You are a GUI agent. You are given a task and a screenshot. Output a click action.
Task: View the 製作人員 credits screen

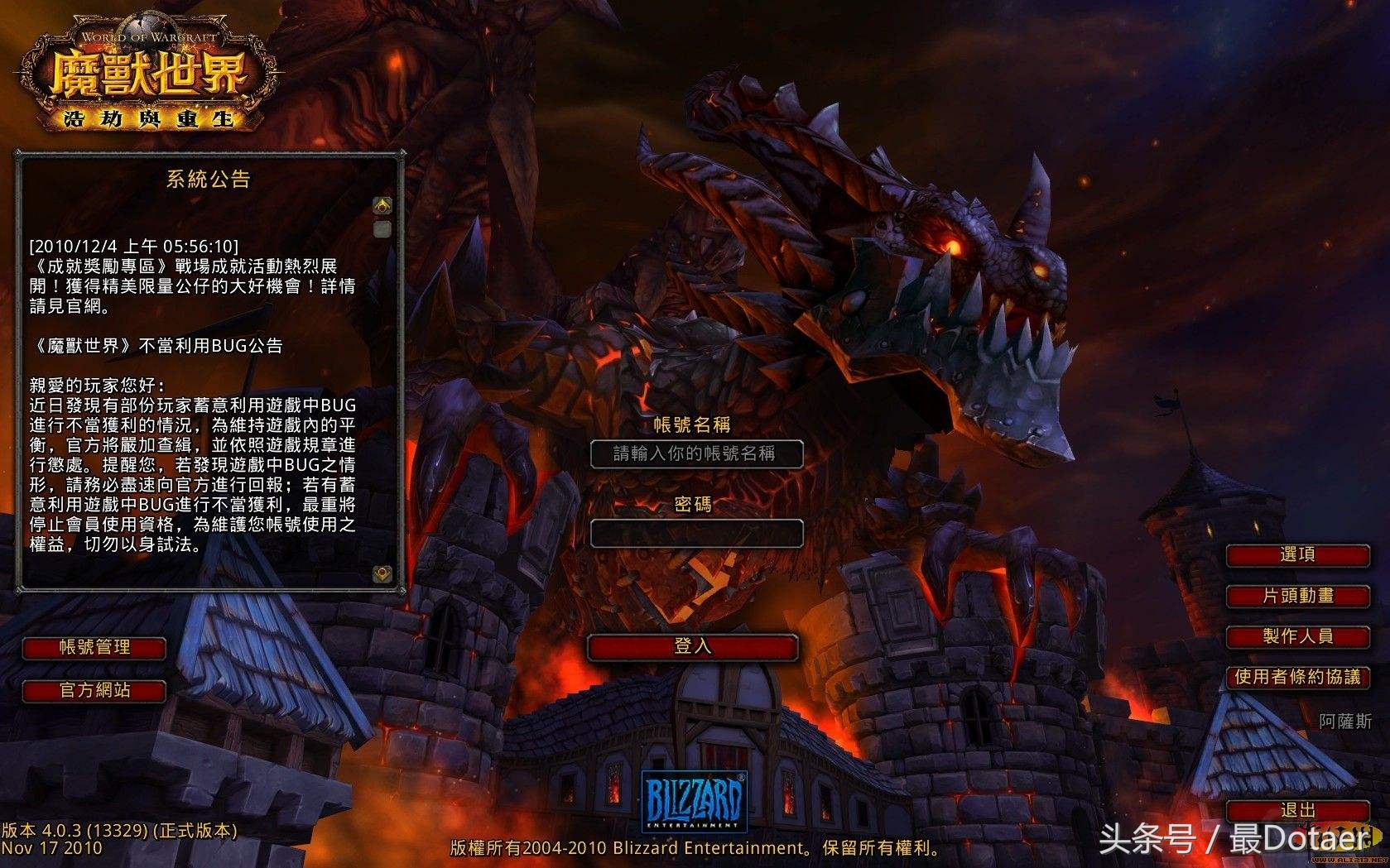click(1297, 638)
